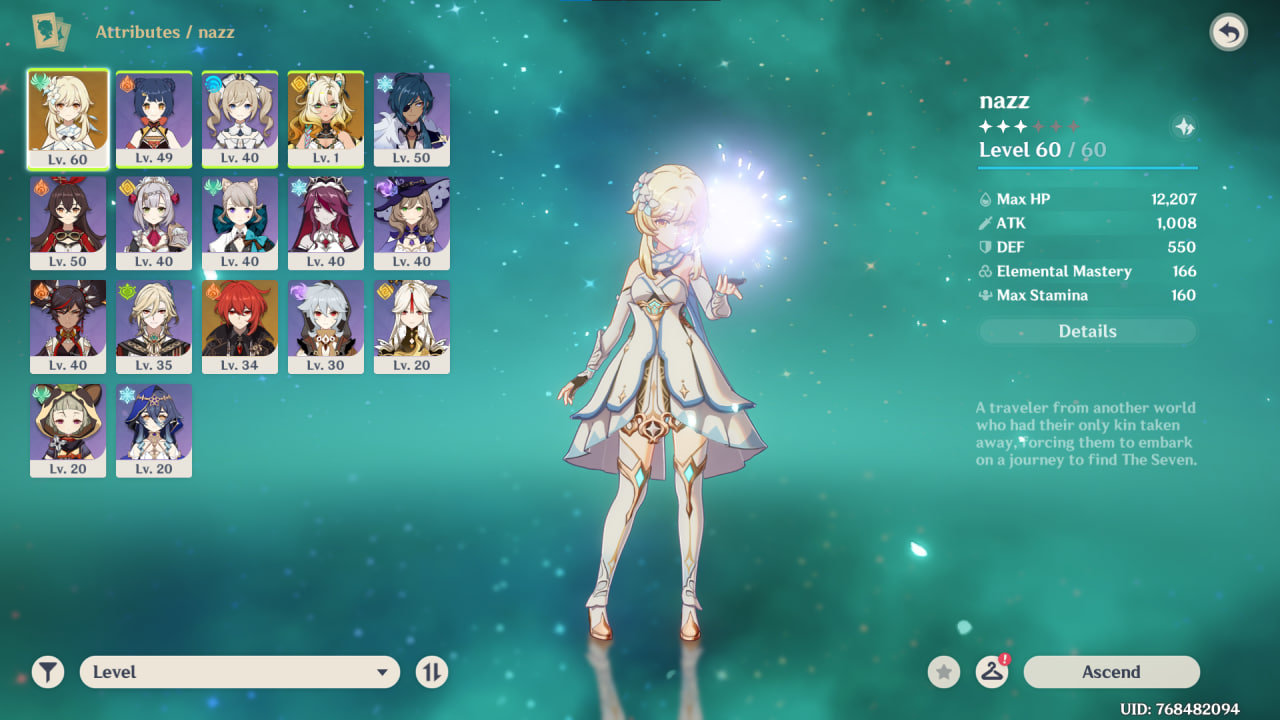This screenshot has width=1280, height=720.
Task: Ascend the character with the Ascend button
Action: point(1111,672)
